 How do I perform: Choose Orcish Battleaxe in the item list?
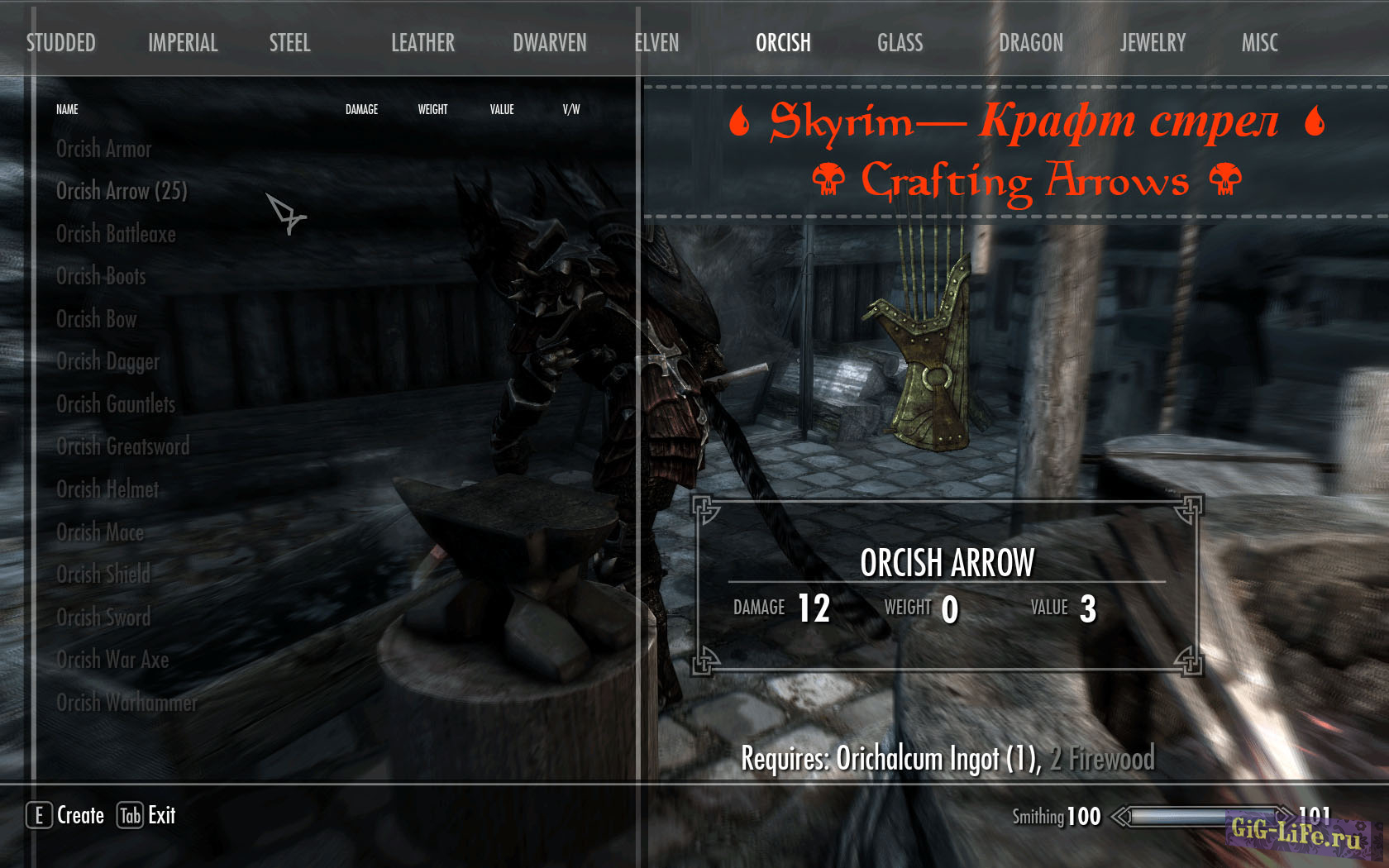116,234
